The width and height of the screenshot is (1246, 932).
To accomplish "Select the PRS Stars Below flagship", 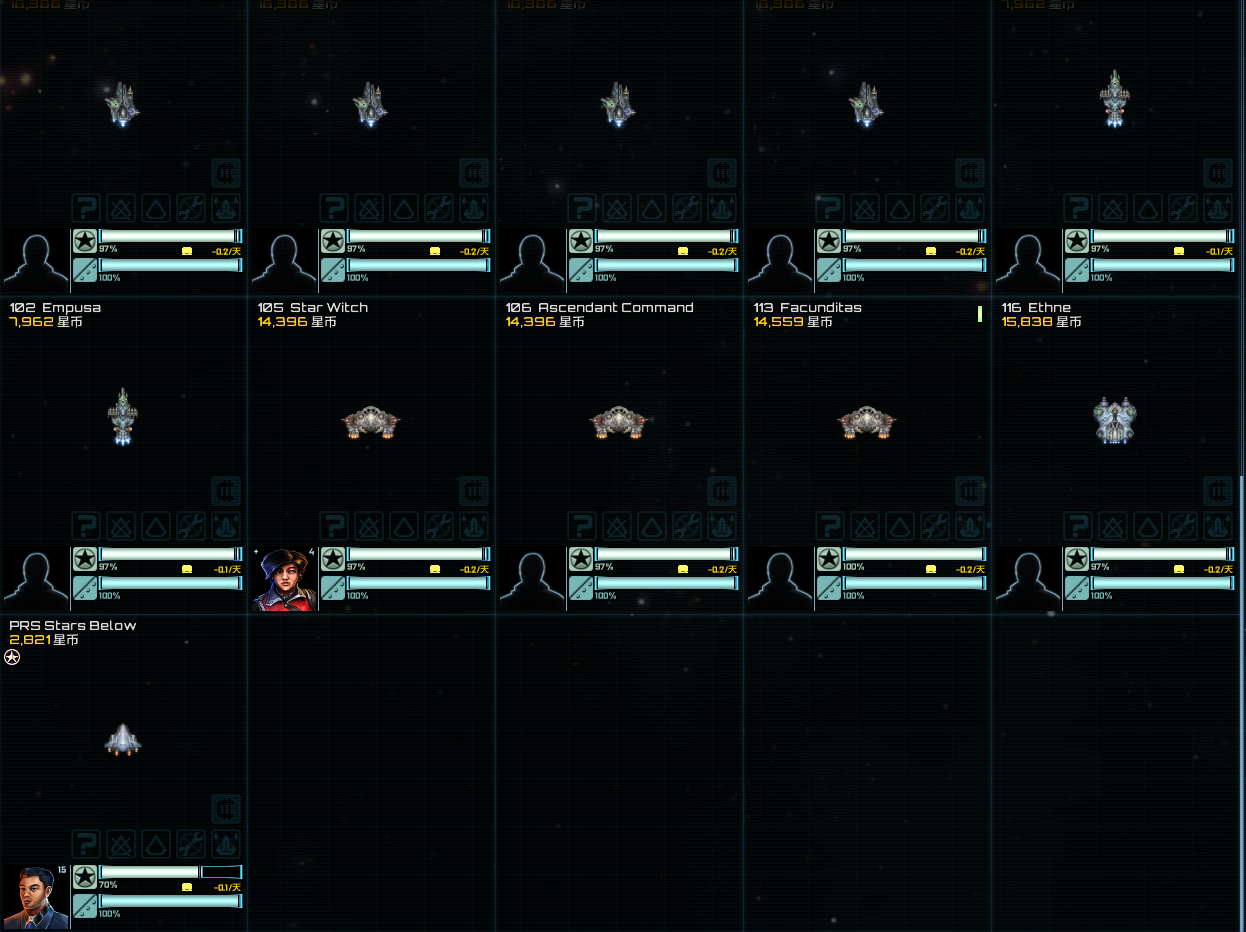I will pos(122,740).
